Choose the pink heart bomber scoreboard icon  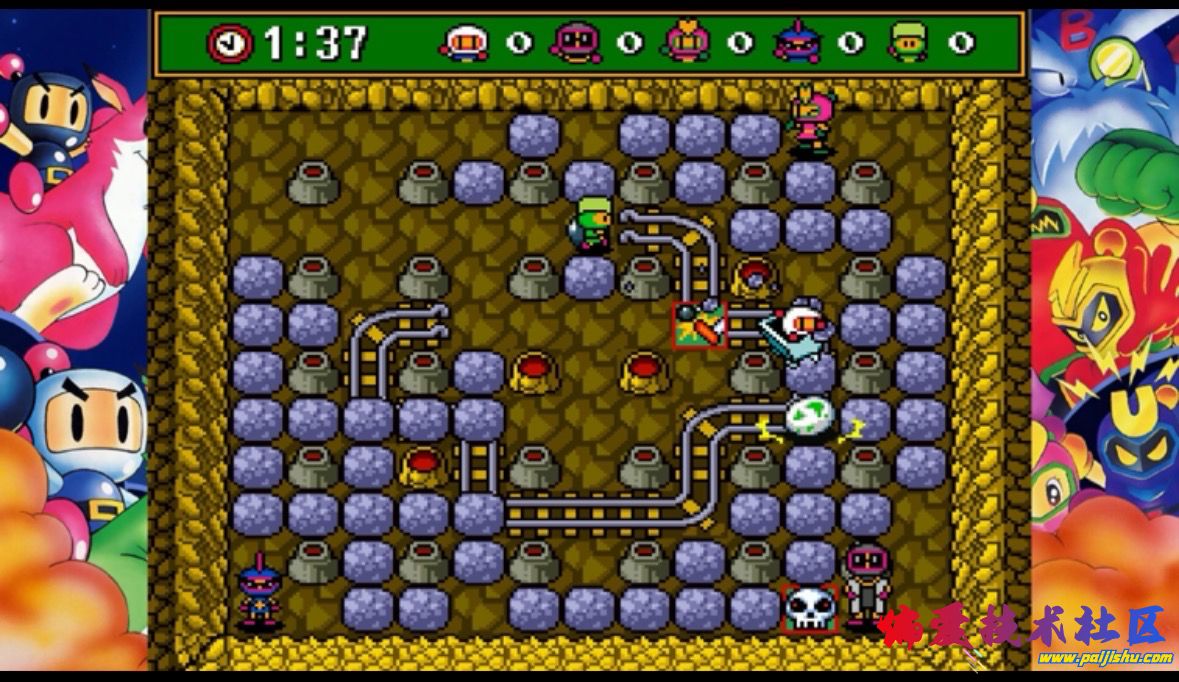click(687, 42)
